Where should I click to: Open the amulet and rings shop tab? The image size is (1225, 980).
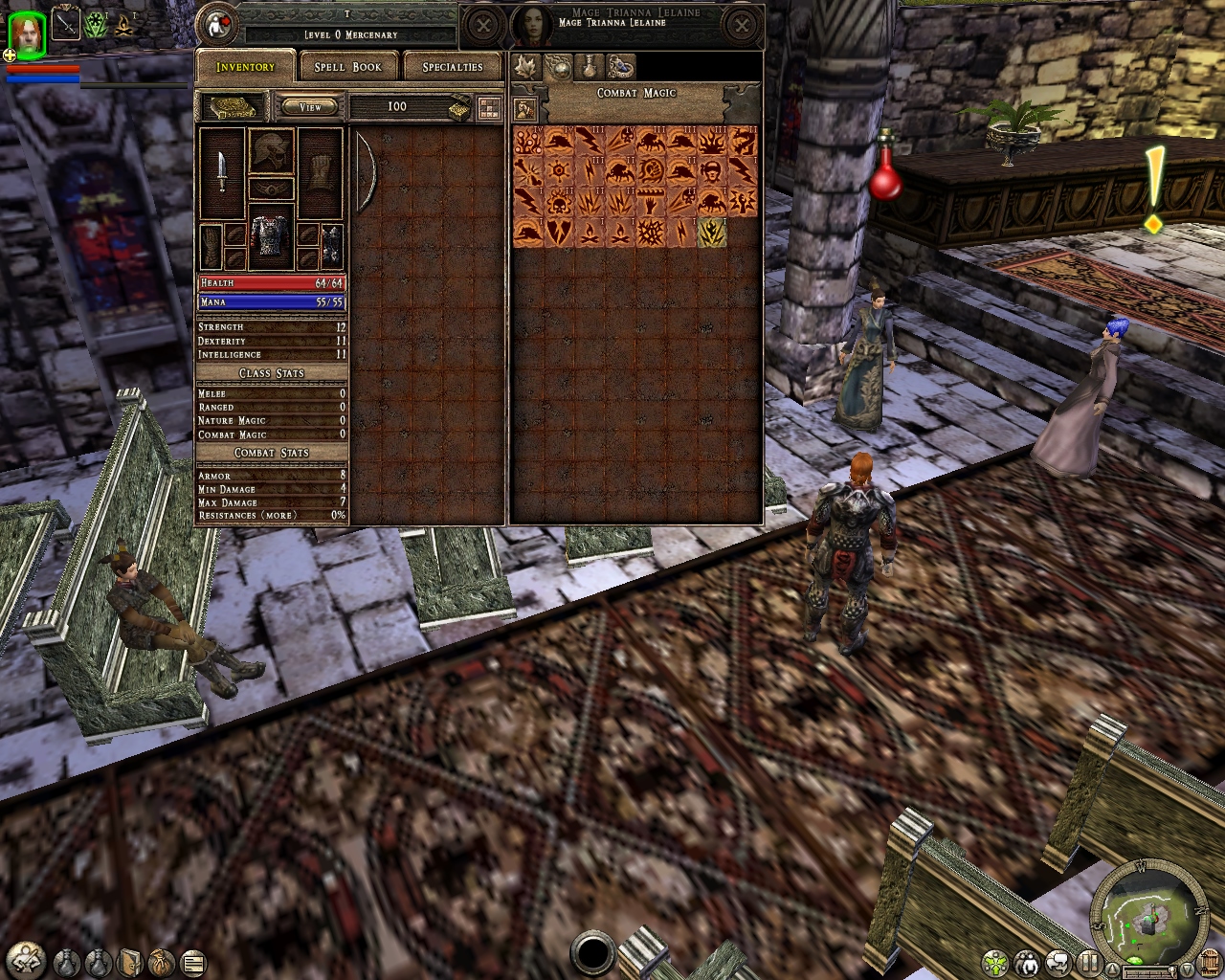click(621, 67)
